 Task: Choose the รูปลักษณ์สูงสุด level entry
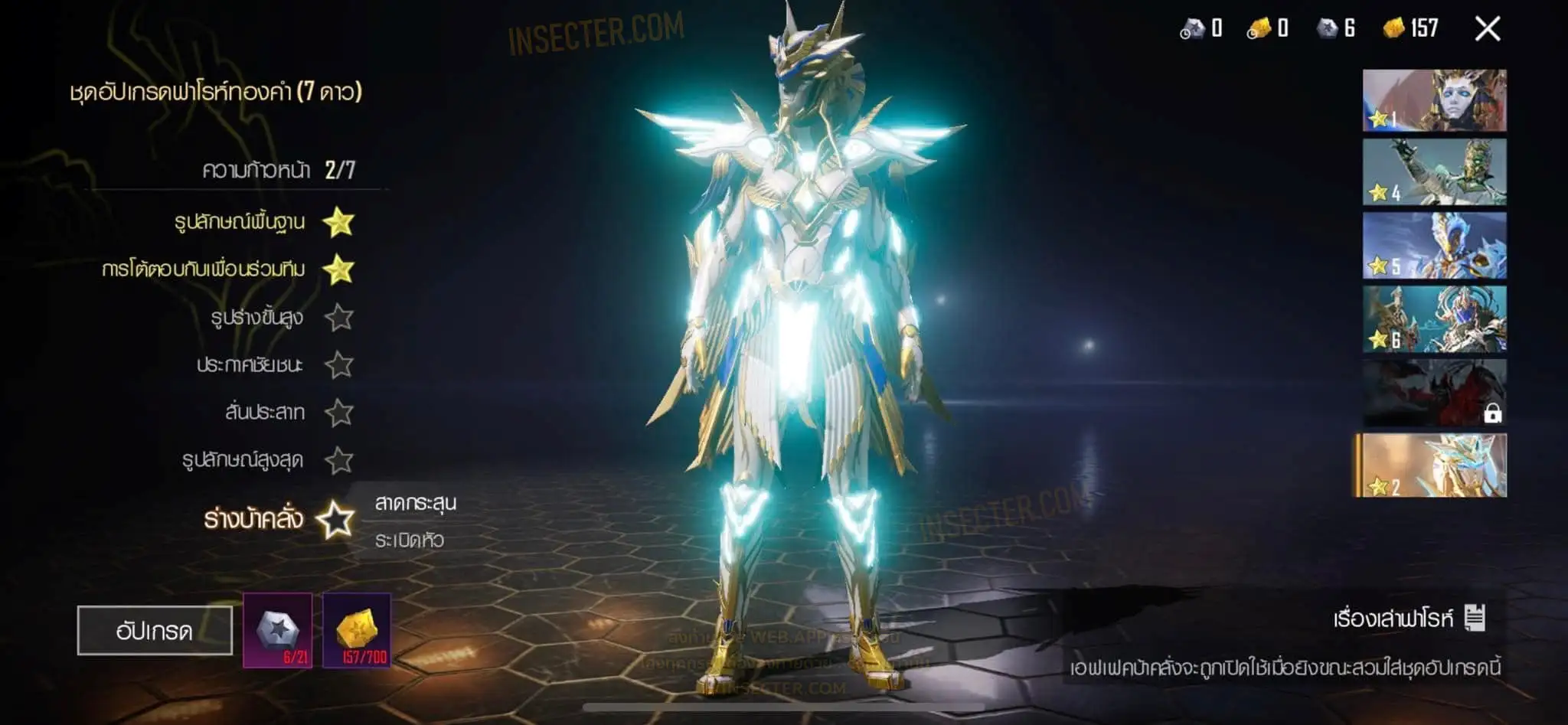243,460
